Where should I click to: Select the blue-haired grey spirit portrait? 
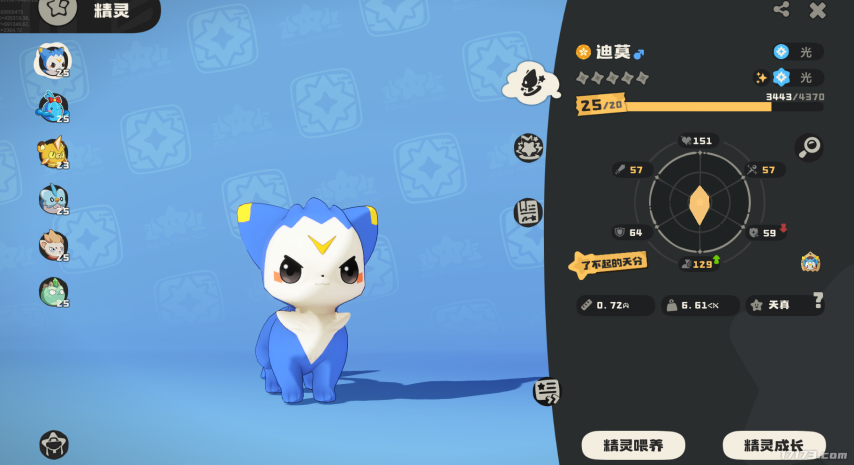tap(52, 199)
